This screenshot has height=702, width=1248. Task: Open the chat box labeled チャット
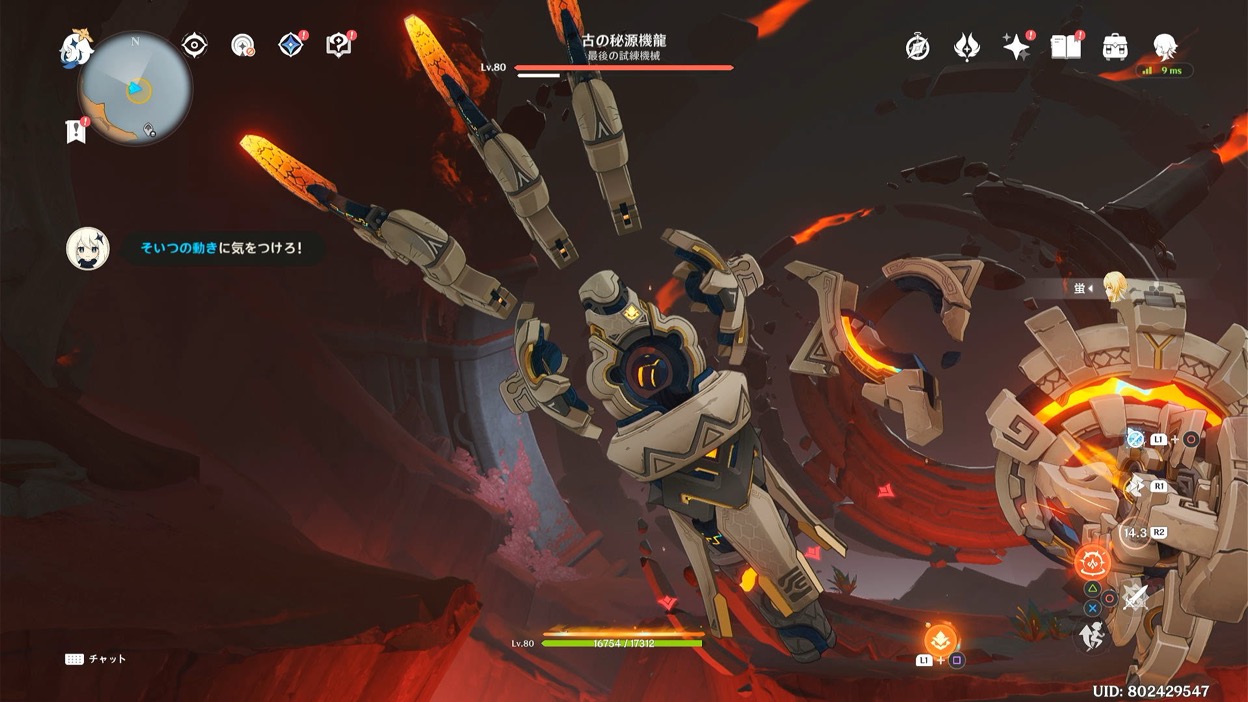point(96,659)
